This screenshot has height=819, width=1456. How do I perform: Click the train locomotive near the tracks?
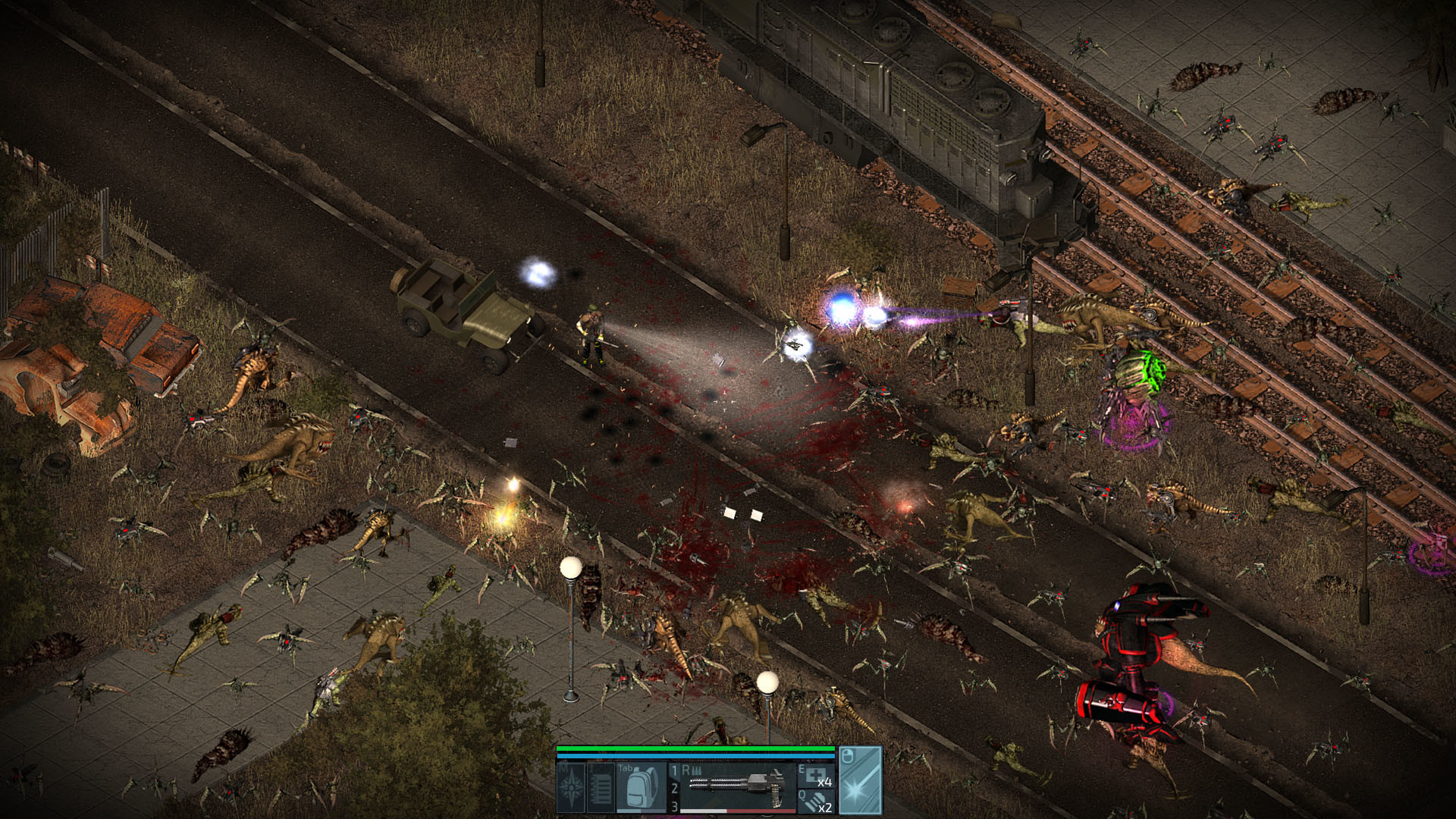pyautogui.click(x=910, y=114)
